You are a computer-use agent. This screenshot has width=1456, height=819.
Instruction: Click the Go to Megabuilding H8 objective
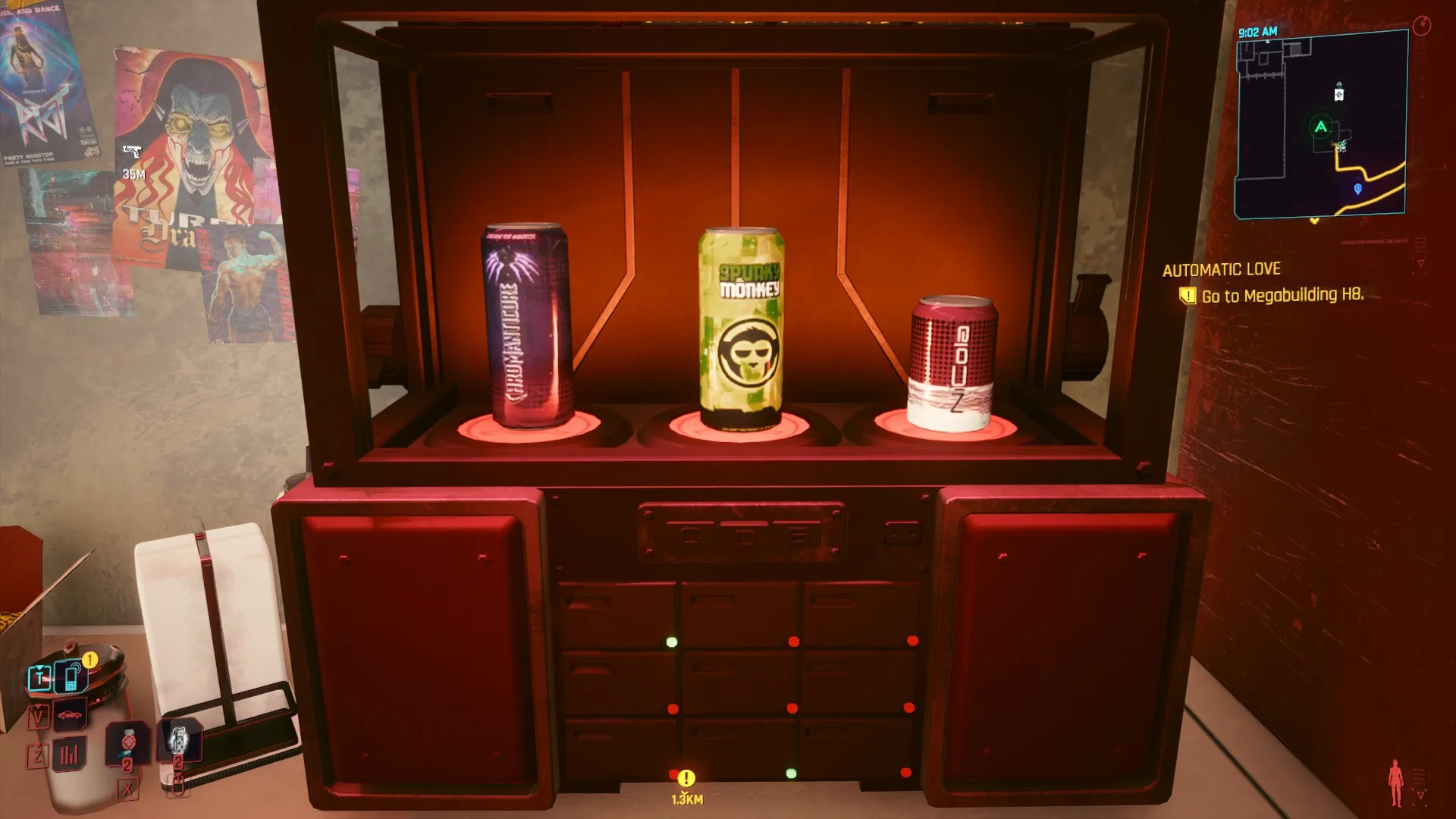(1282, 295)
